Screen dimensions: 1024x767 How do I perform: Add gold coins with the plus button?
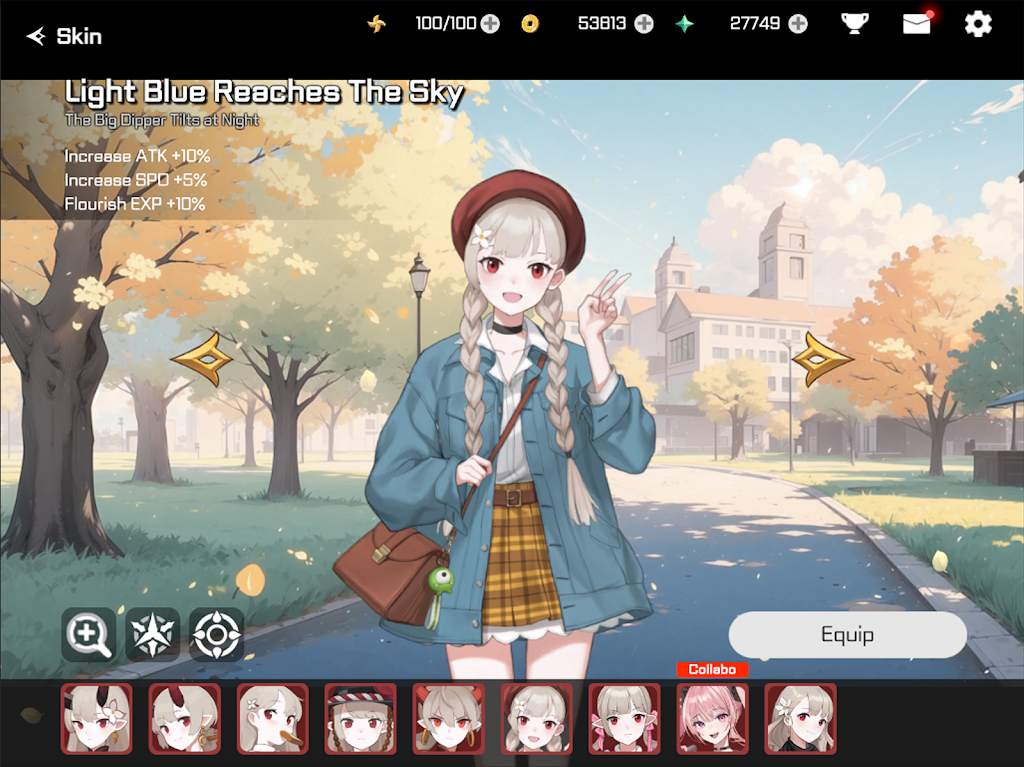[644, 24]
